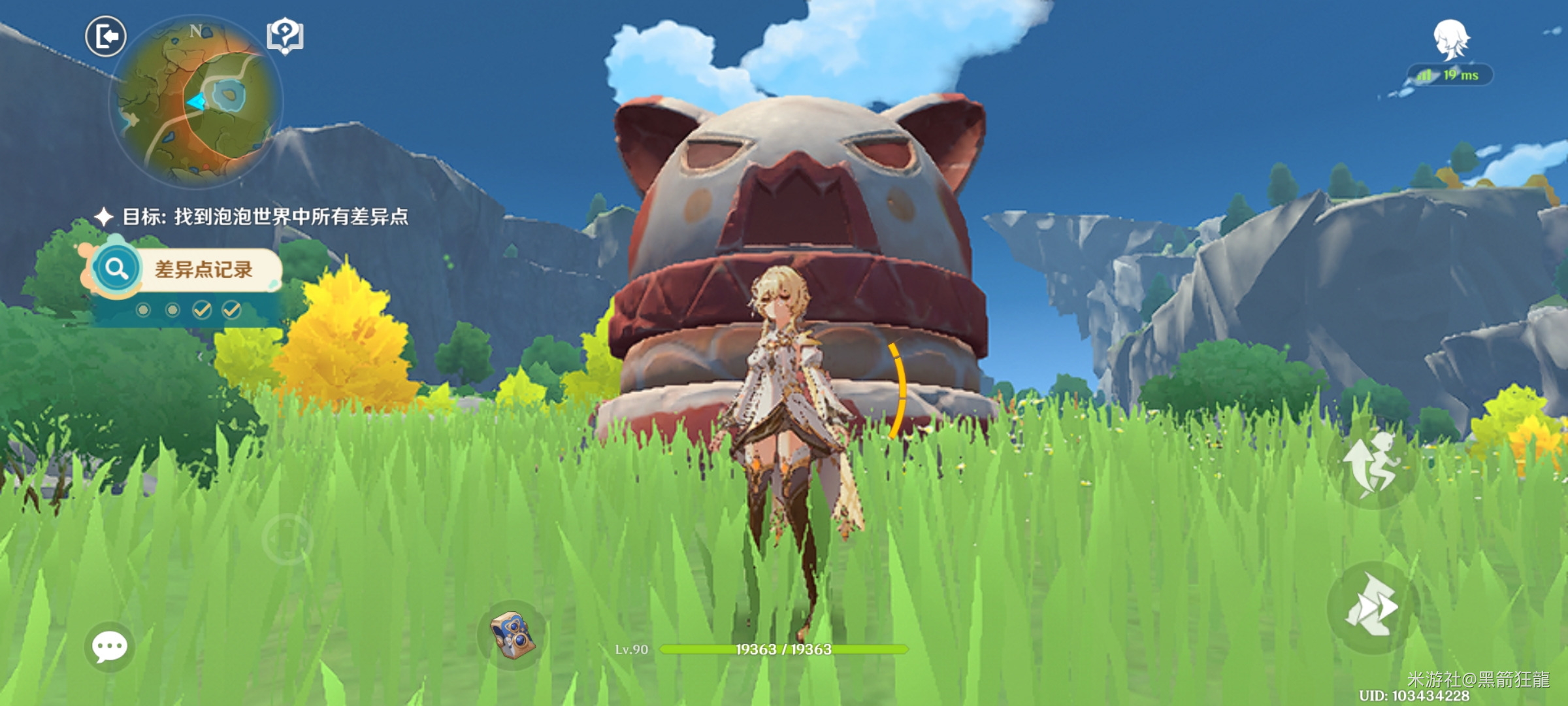This screenshot has width=1568, height=706.
Task: Open the question mark tutorial book
Action: point(286,36)
